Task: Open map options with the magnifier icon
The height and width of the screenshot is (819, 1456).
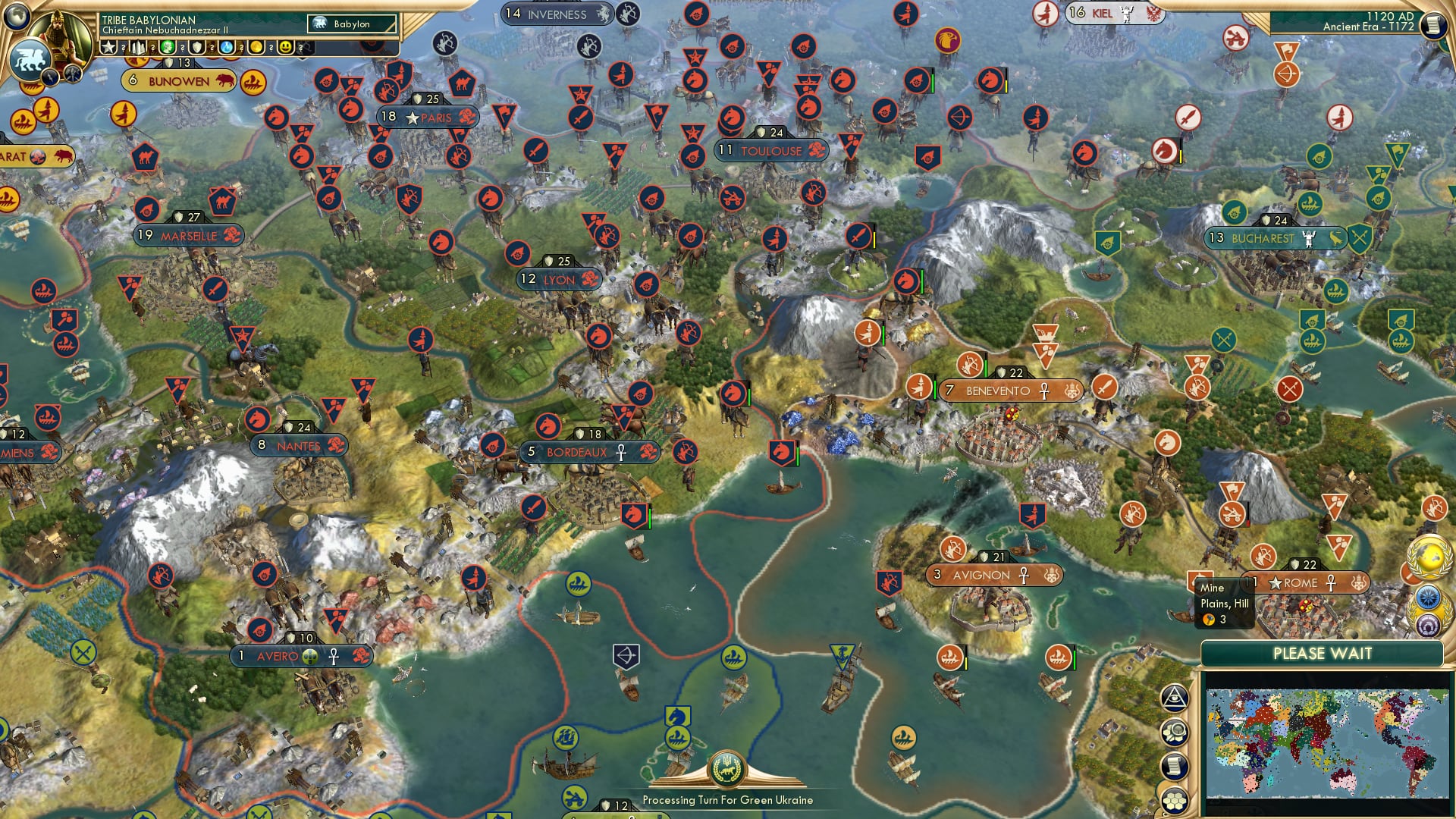Action: pos(1175,730)
